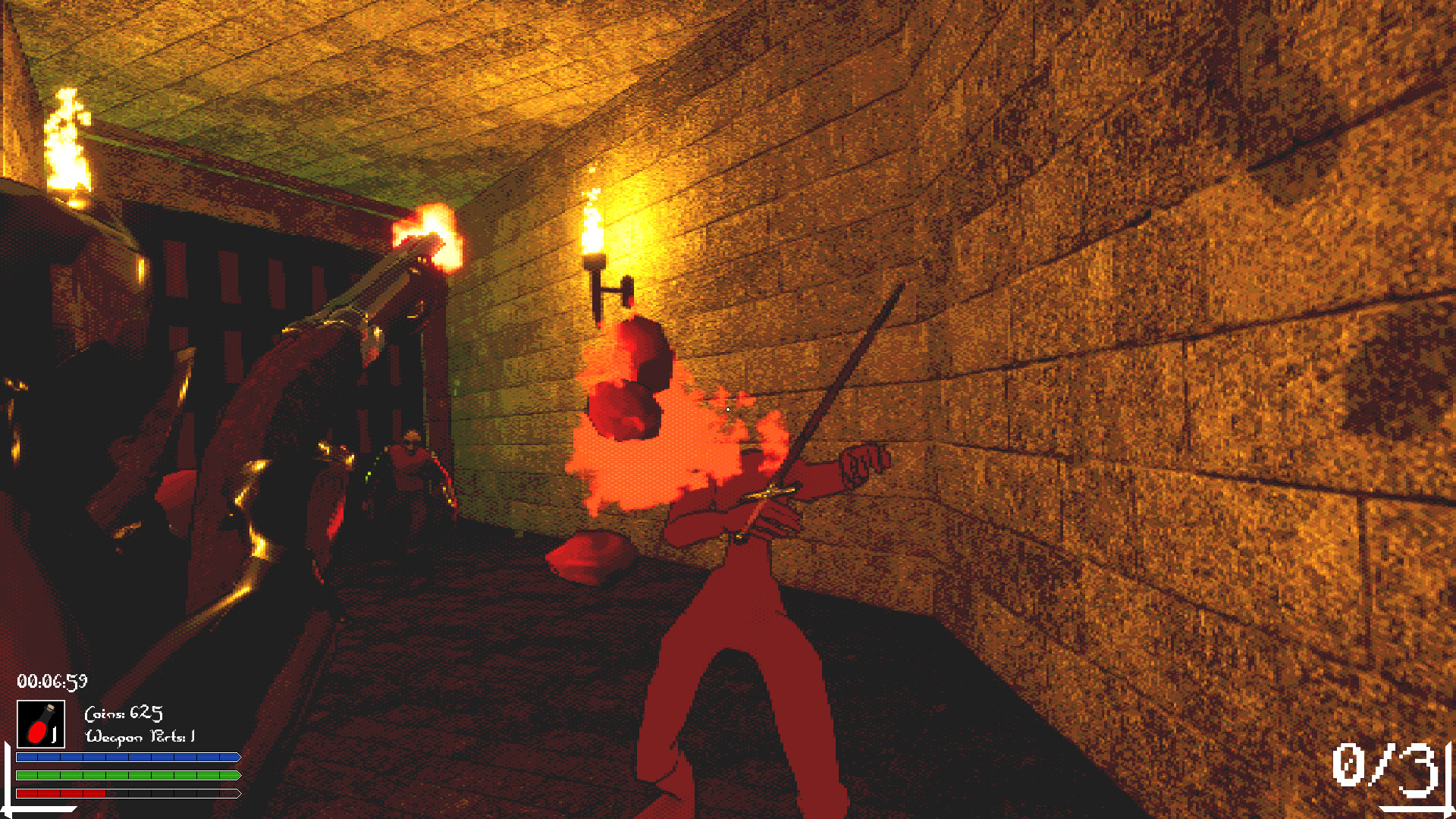Click the enemy's raised sword blade
Image resolution: width=1456 pixels, height=819 pixels.
coord(849,372)
